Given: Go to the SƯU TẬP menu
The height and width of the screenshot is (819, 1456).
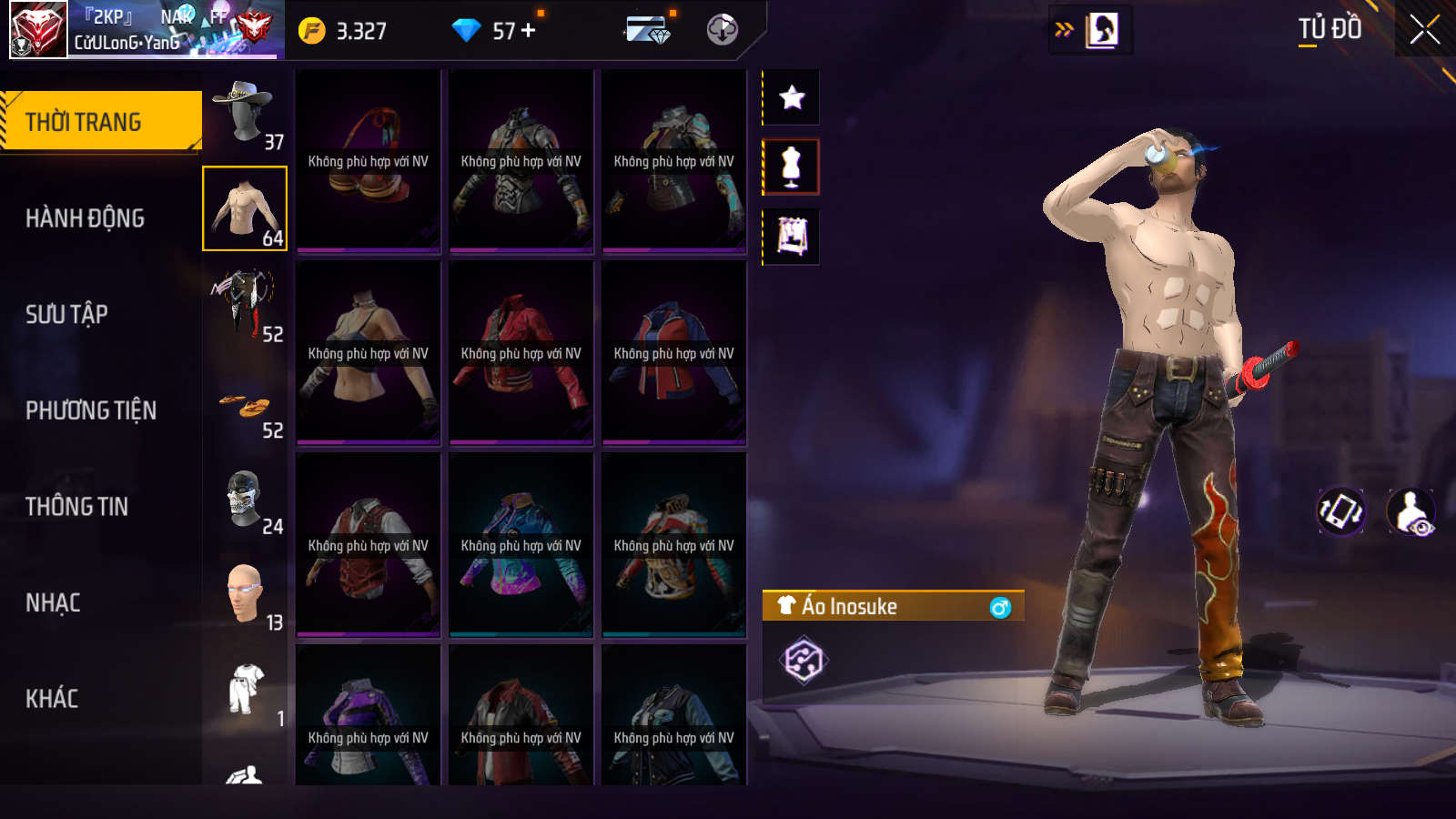Looking at the screenshot, I should [x=66, y=315].
